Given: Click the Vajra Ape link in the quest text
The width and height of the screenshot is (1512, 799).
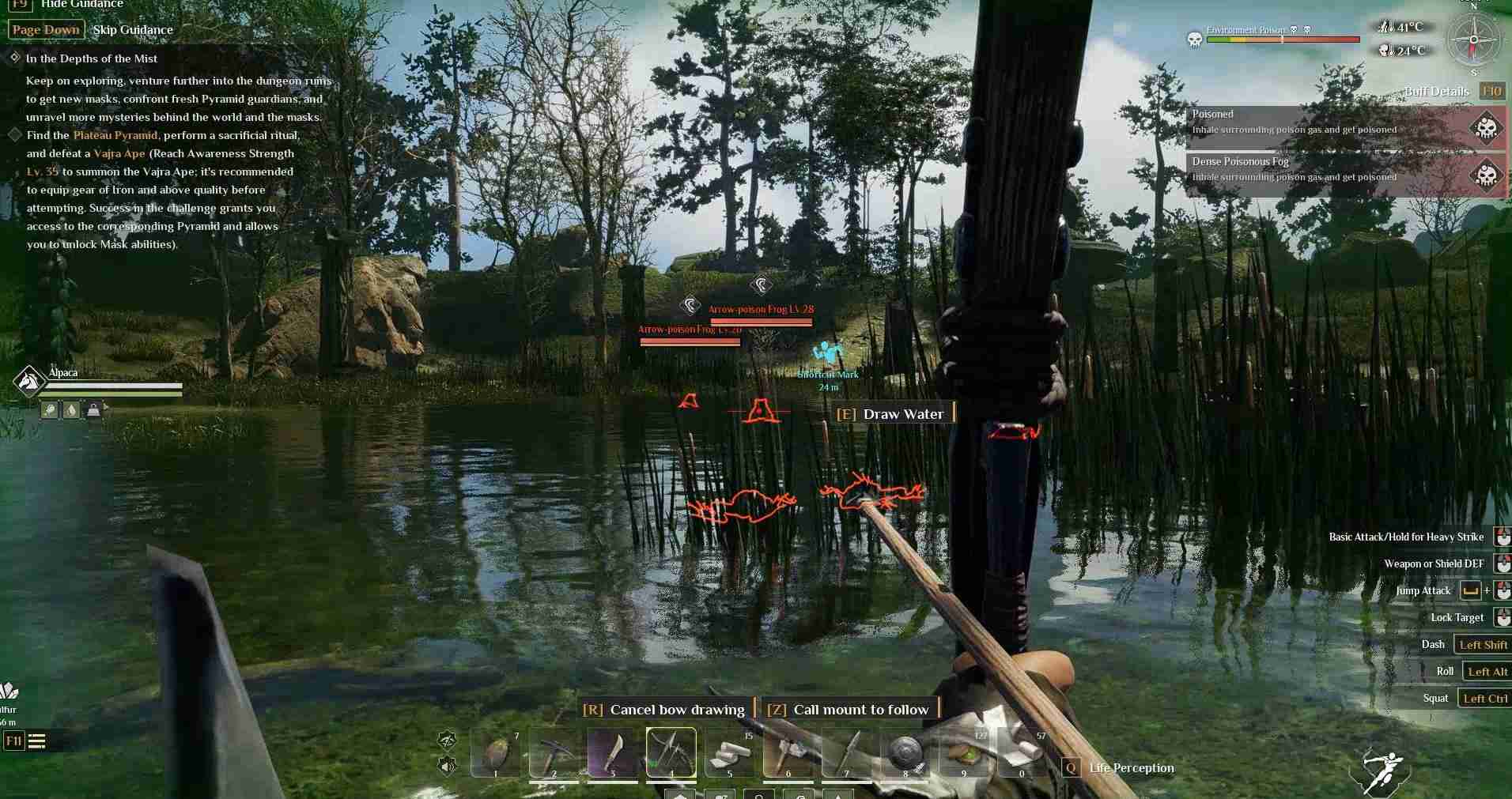Looking at the screenshot, I should pyautogui.click(x=119, y=153).
